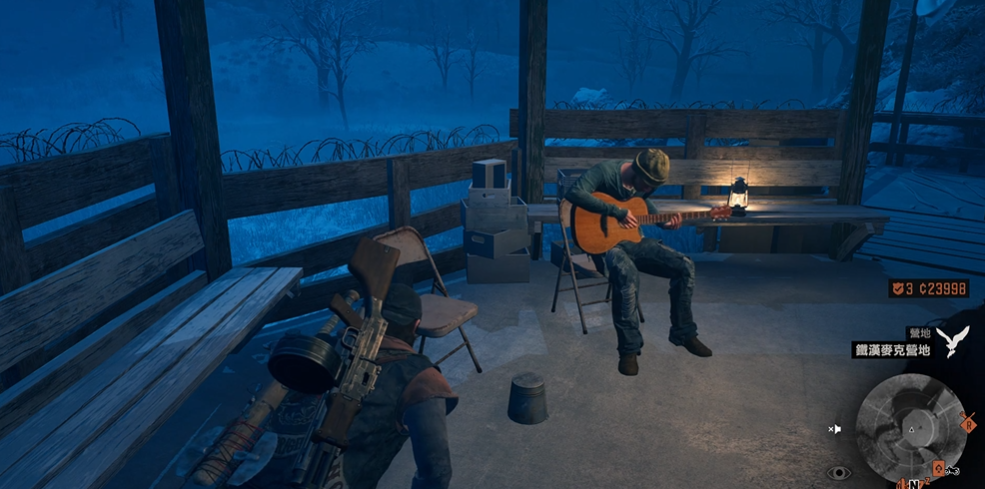Click the eye visibility indicator icon
The width and height of the screenshot is (985, 489).
[838, 473]
